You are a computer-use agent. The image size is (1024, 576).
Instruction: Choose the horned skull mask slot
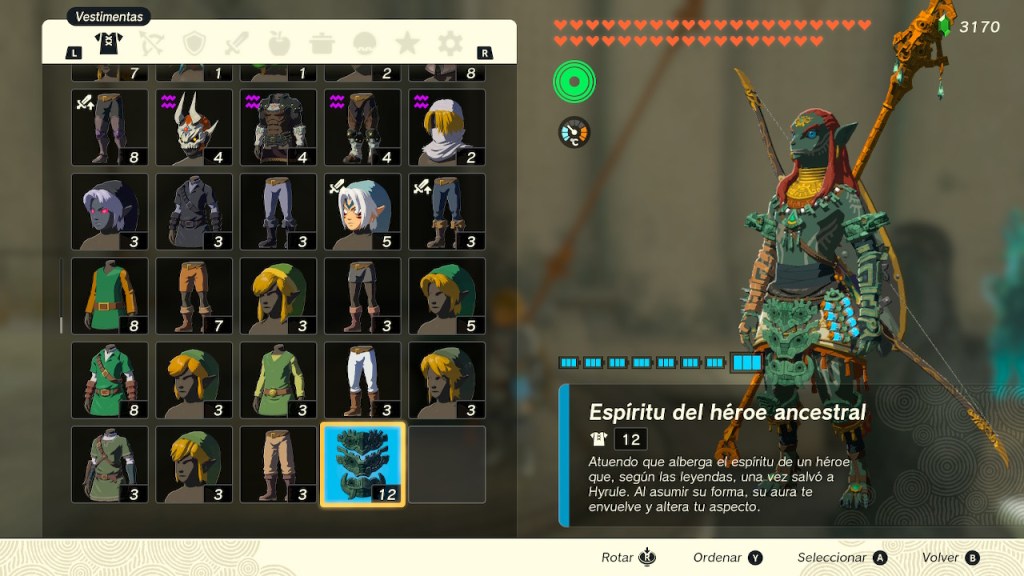(194, 127)
